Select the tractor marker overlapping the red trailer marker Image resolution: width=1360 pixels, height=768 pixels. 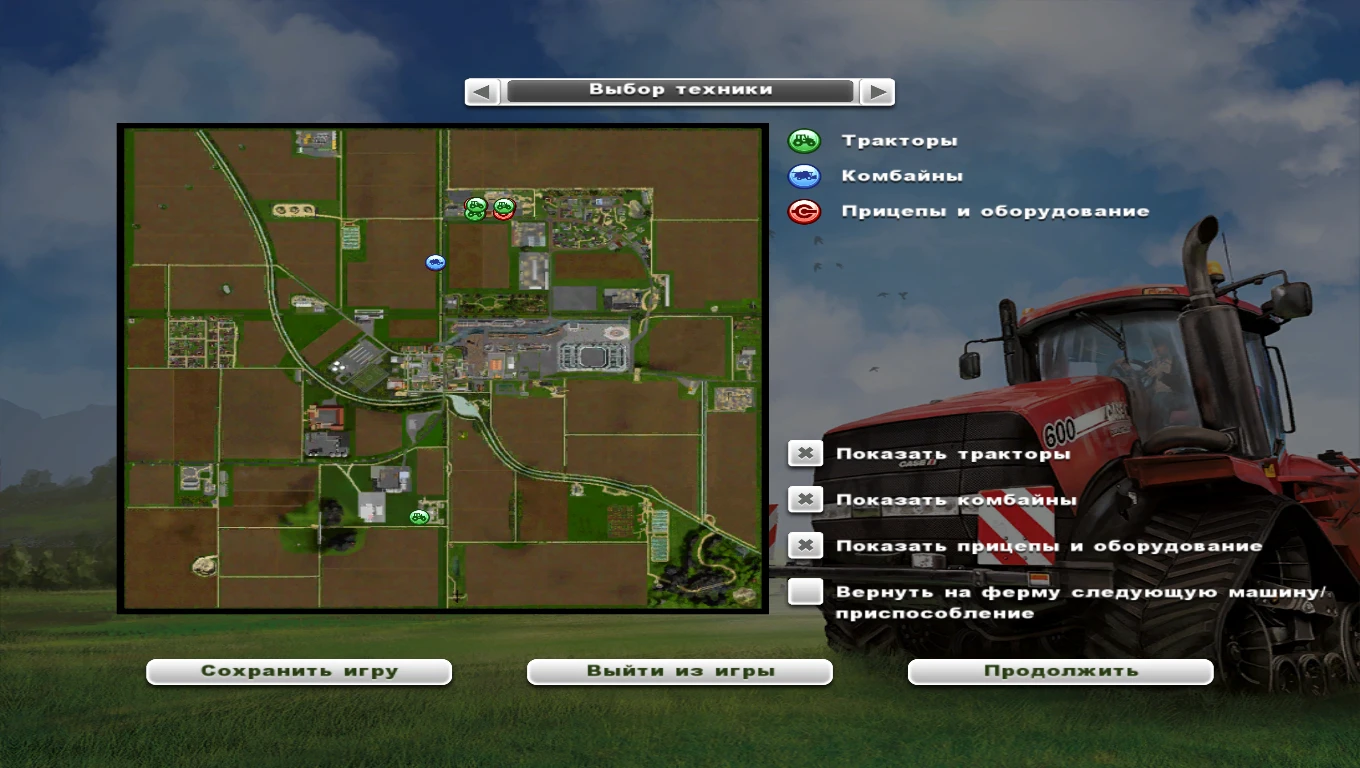504,206
